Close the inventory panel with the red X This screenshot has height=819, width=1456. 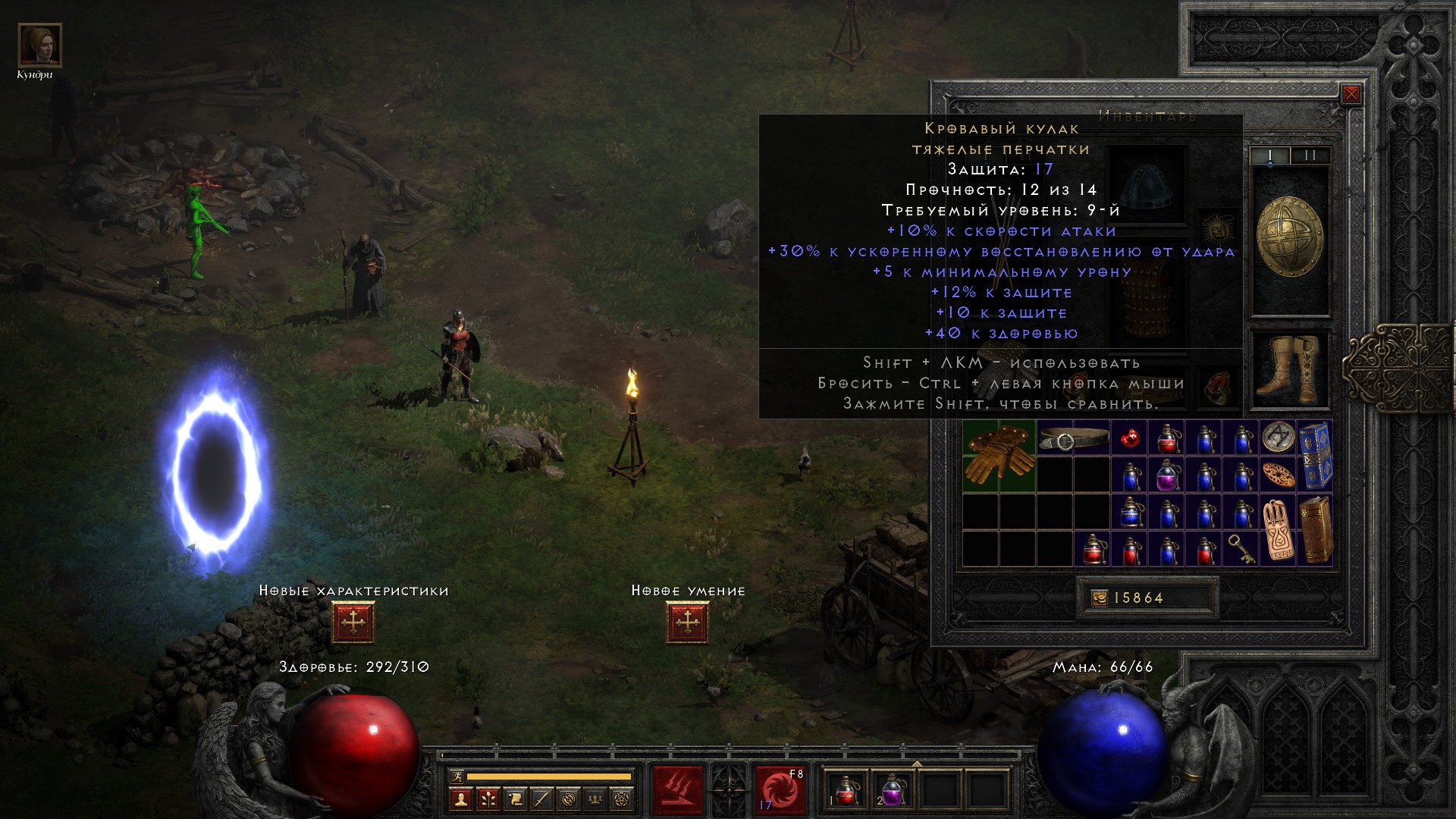coord(1351,95)
